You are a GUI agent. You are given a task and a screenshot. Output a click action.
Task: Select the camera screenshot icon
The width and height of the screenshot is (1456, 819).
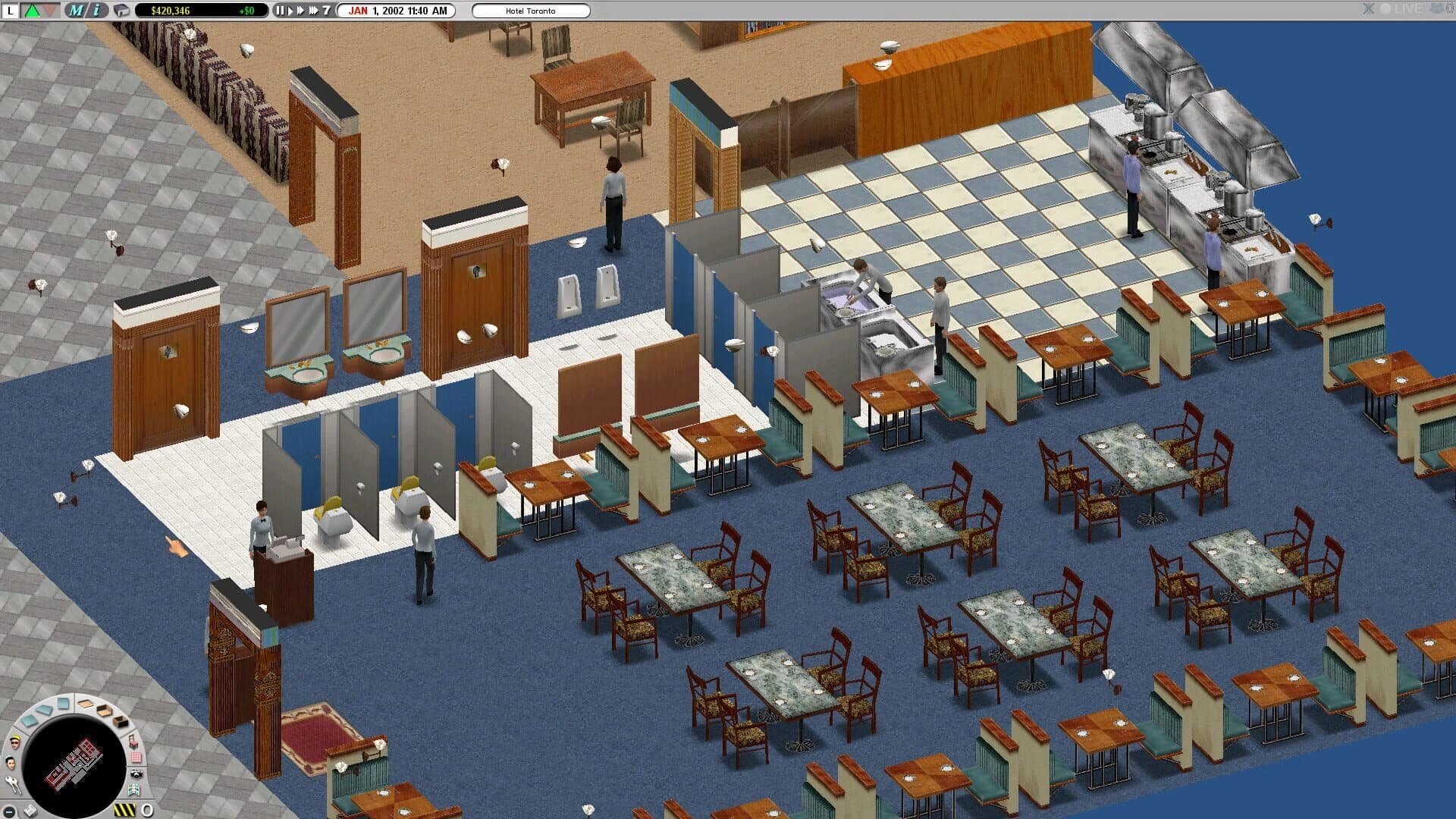(136, 774)
